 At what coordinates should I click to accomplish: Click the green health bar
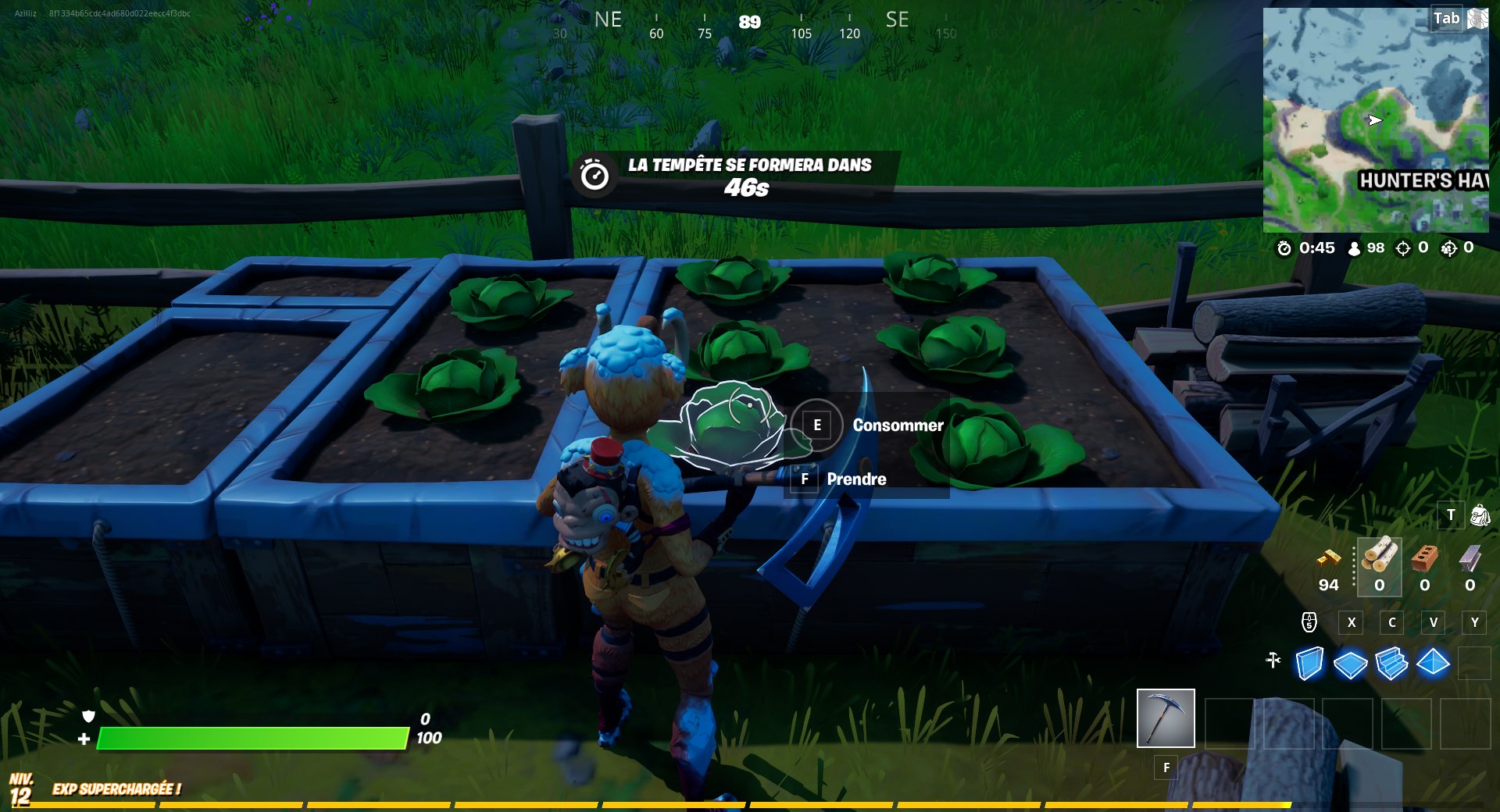(250, 736)
